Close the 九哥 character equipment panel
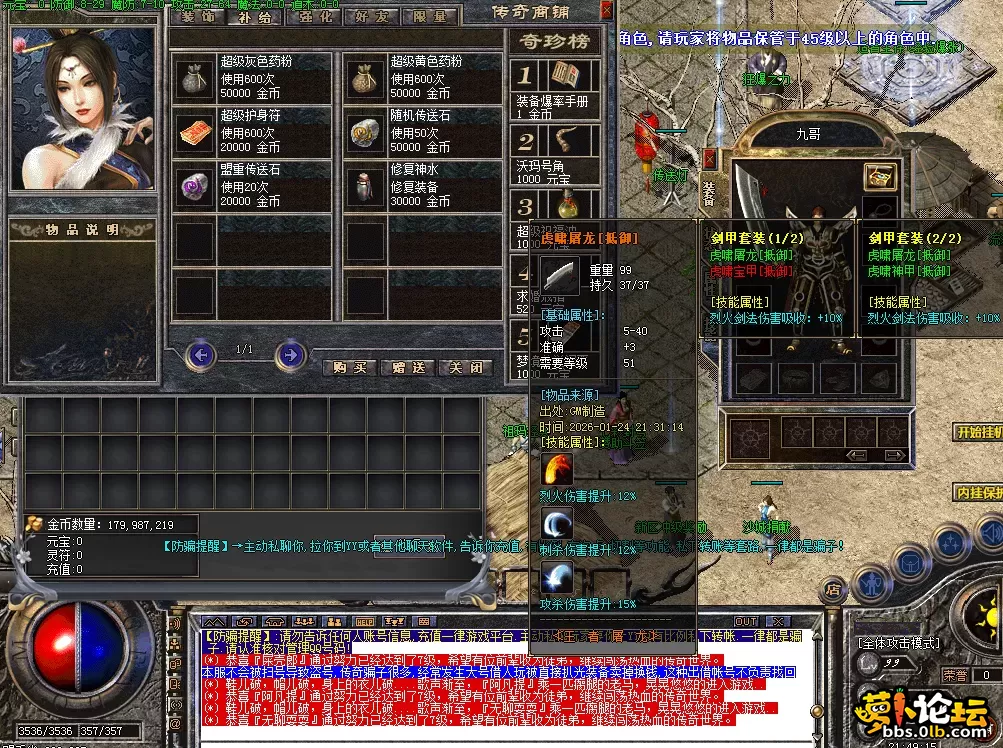 709,158
